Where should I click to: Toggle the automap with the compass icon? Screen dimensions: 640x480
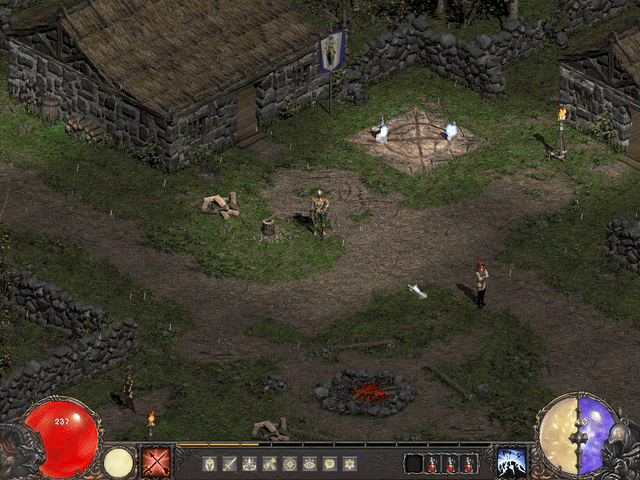289,464
